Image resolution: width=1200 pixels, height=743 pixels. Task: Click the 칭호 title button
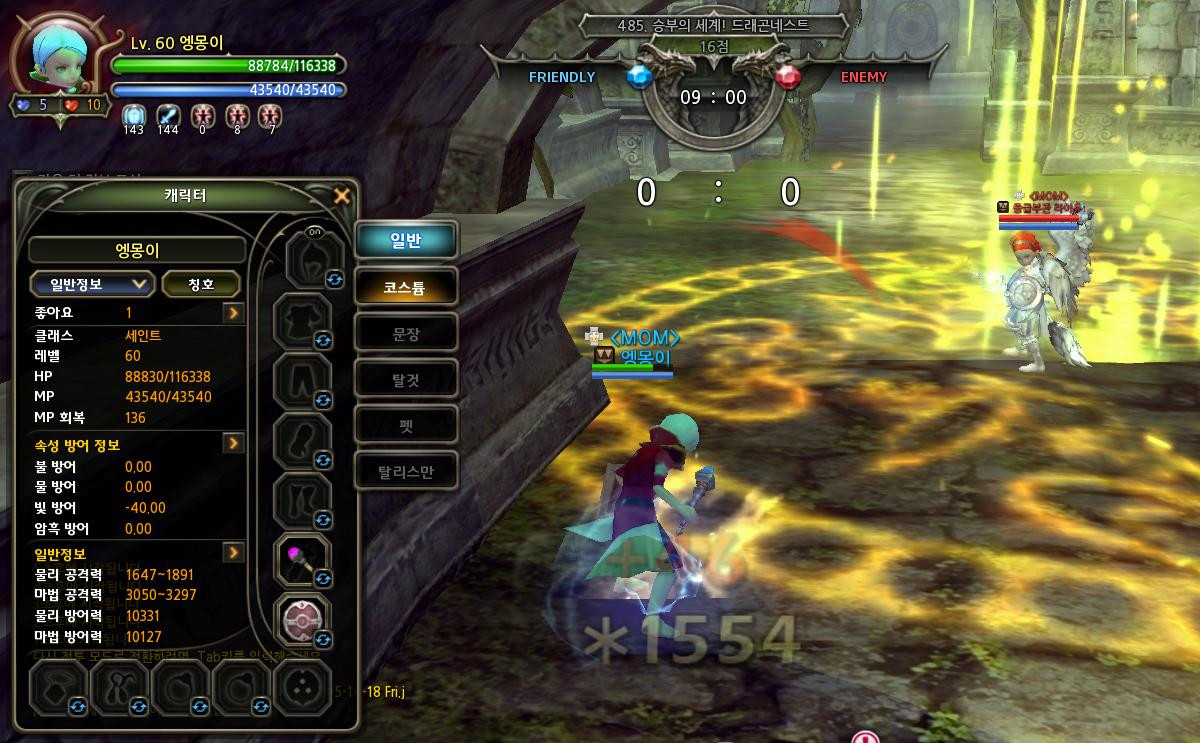coord(201,284)
